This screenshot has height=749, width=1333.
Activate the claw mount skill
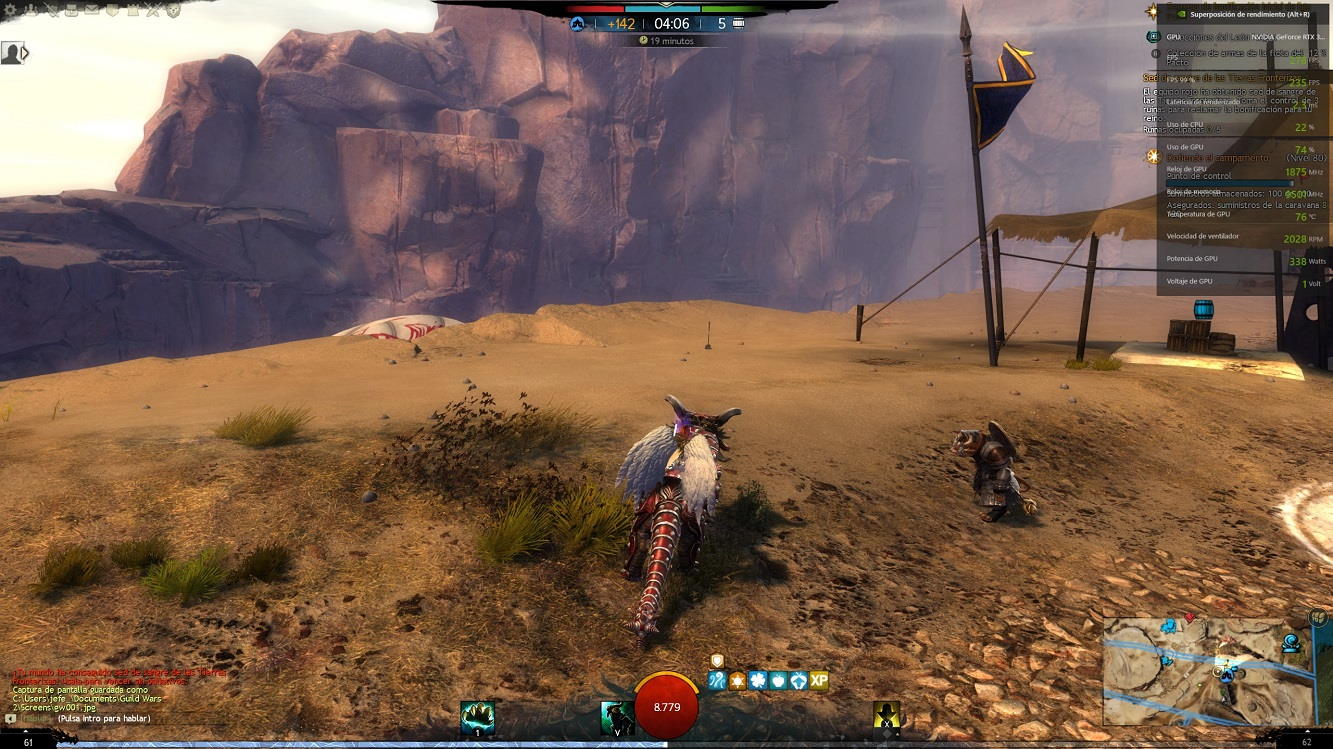click(x=477, y=717)
